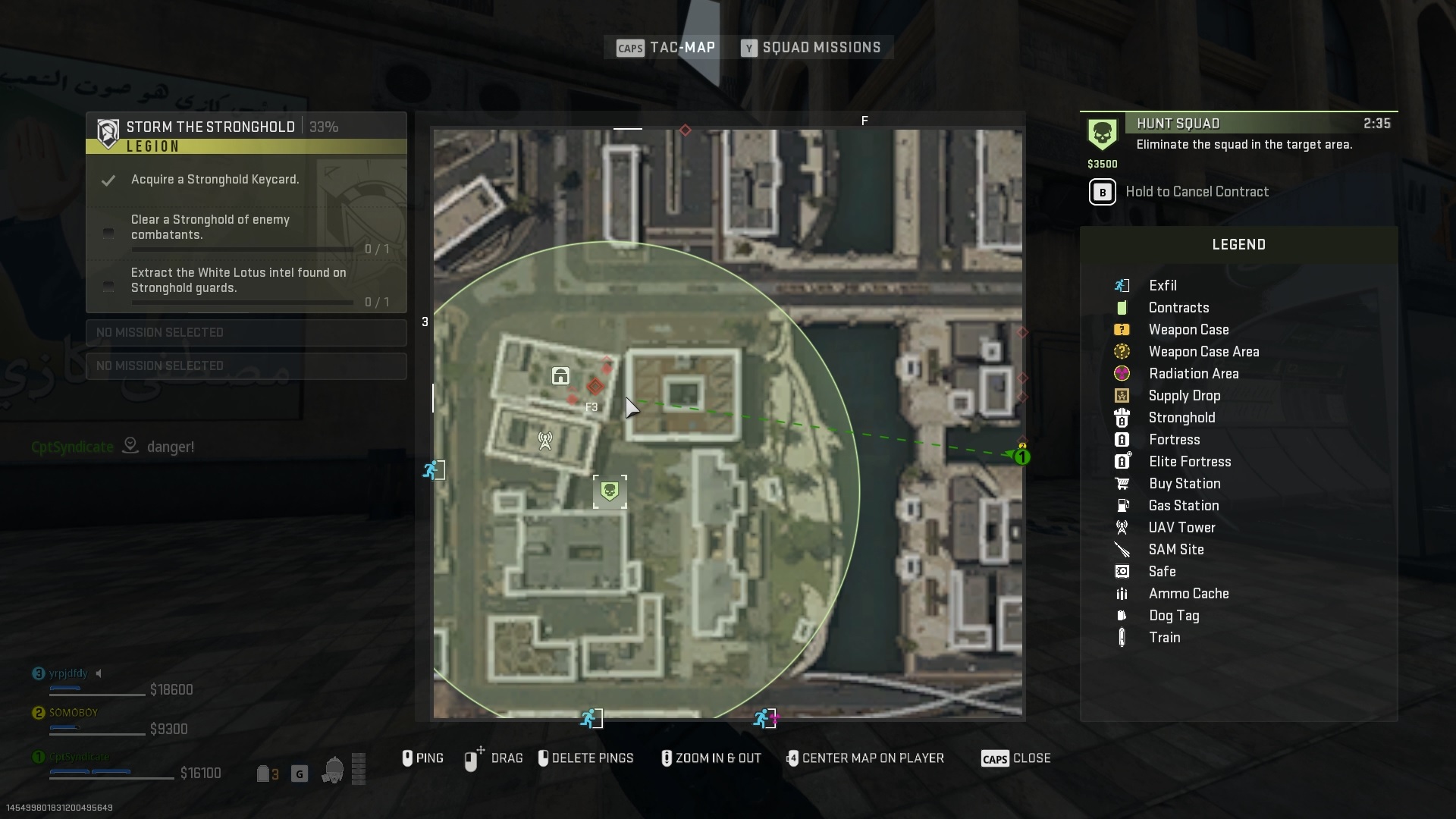This screenshot has width=1456, height=819.
Task: Select the stronghold lock icon on the map
Action: click(560, 375)
